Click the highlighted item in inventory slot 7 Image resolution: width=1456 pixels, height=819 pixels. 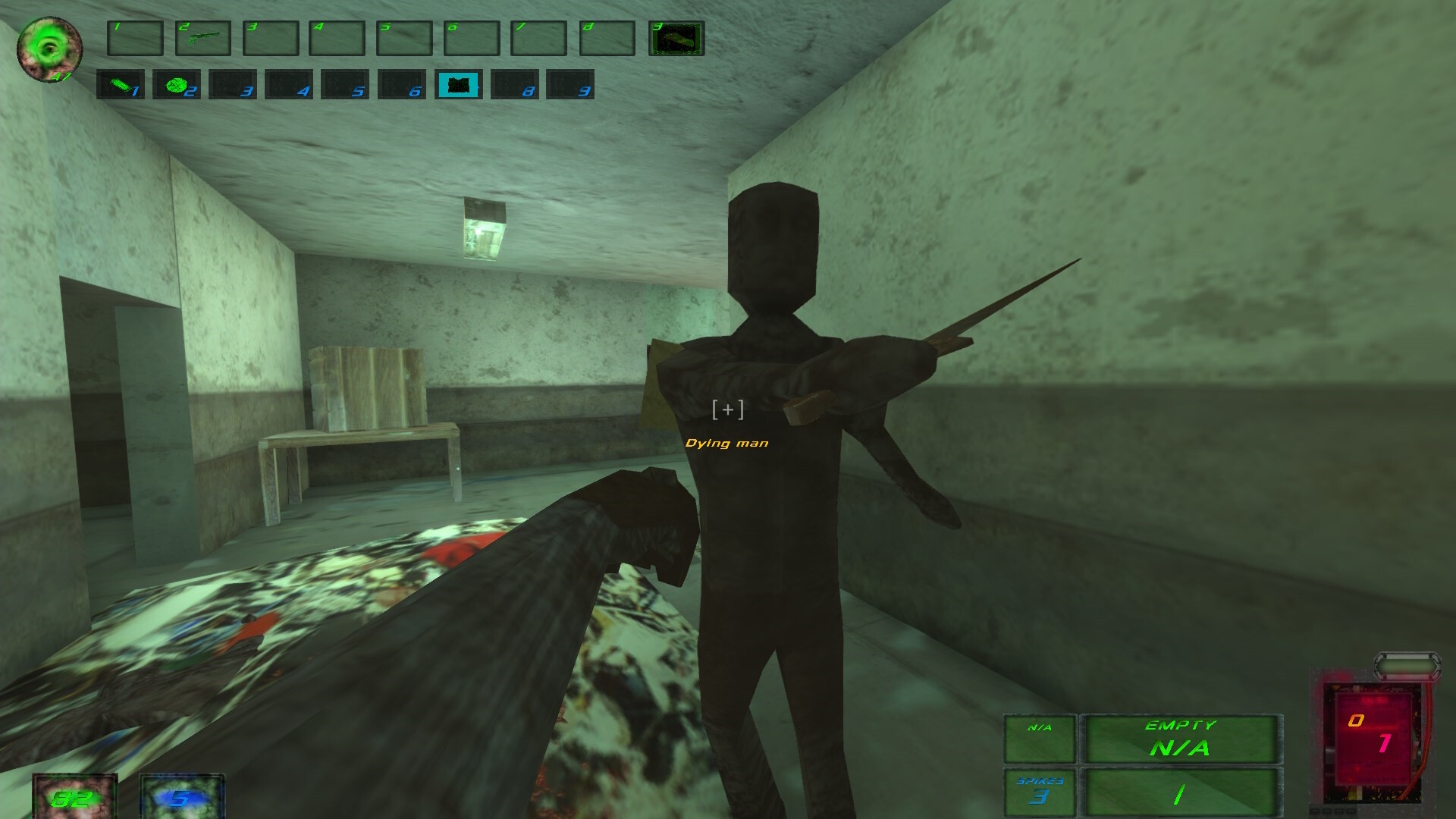point(458,86)
